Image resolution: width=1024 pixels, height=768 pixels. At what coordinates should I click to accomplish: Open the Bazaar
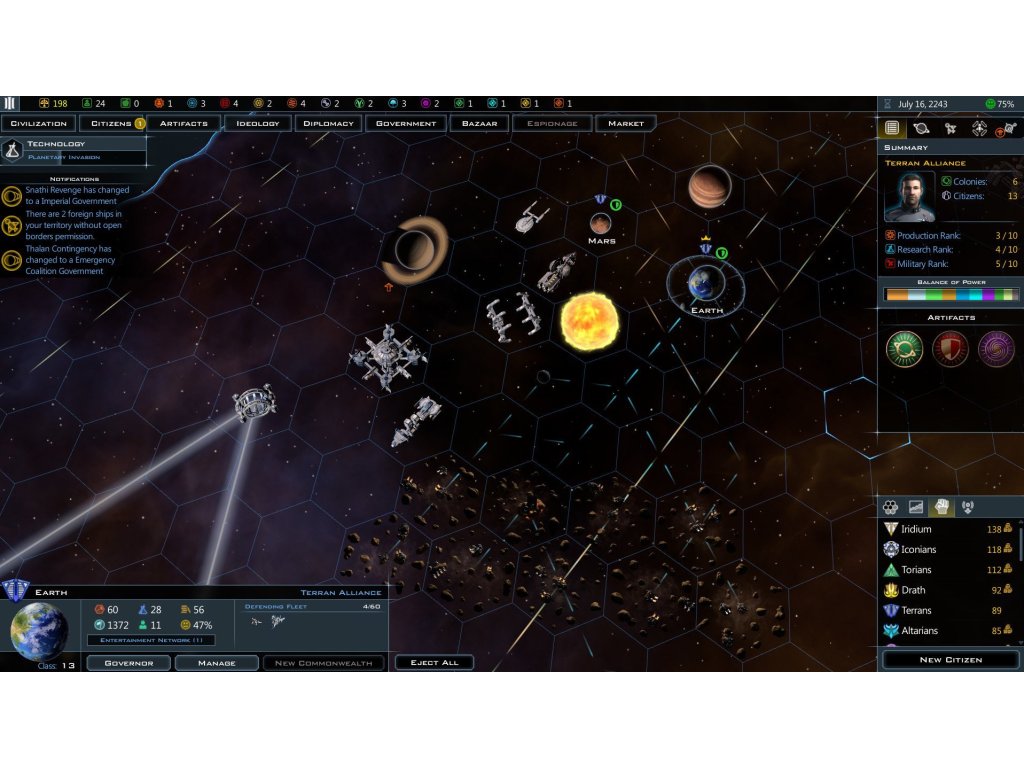479,124
